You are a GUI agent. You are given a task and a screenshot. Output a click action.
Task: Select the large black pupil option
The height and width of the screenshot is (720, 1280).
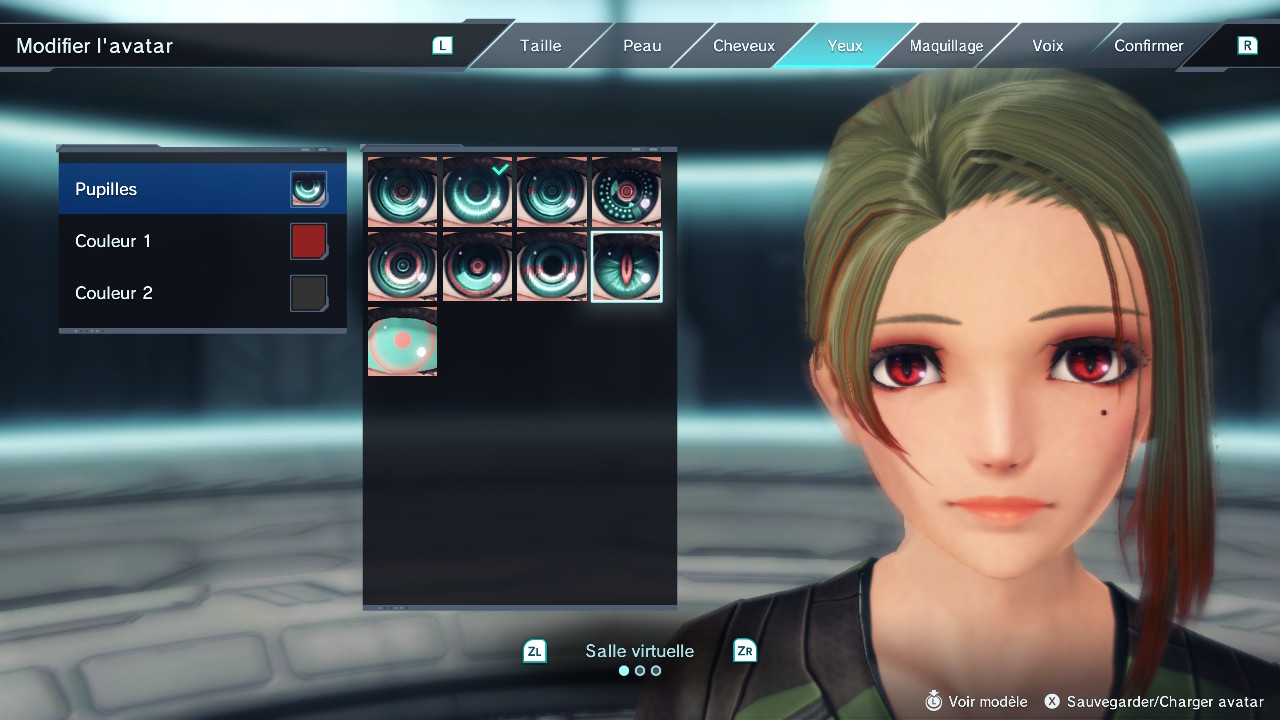(x=552, y=266)
